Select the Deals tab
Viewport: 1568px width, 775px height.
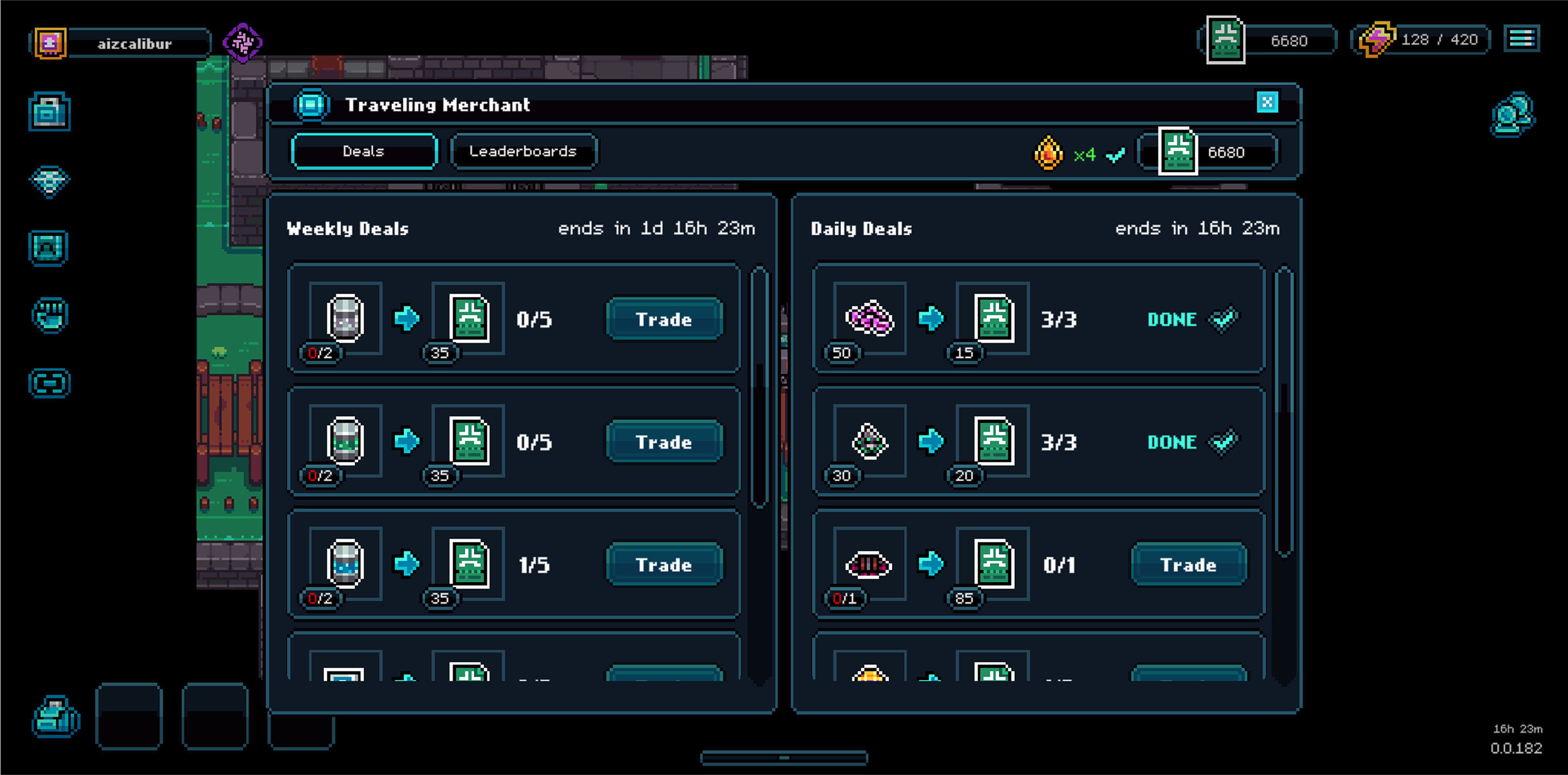[x=364, y=151]
